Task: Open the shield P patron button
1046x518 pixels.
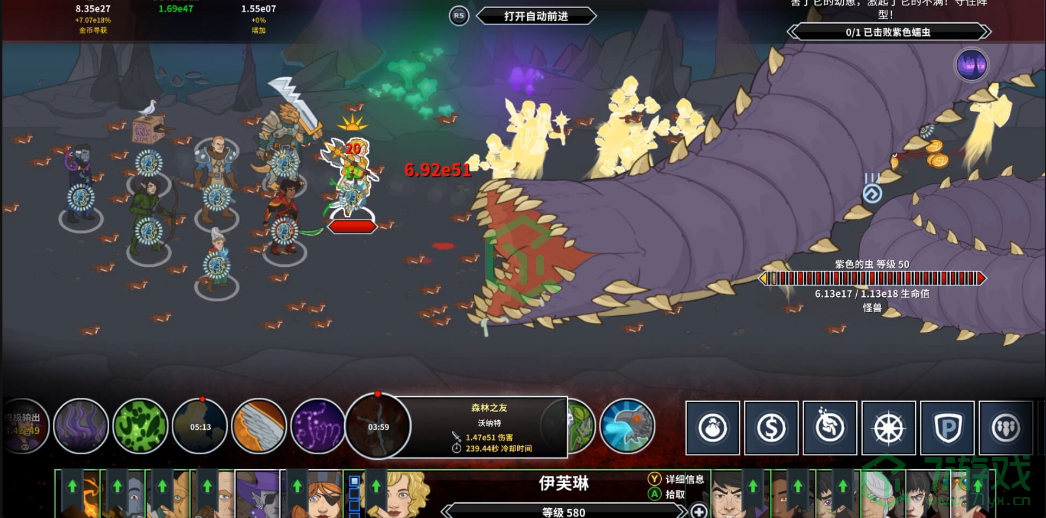Action: 947,428
